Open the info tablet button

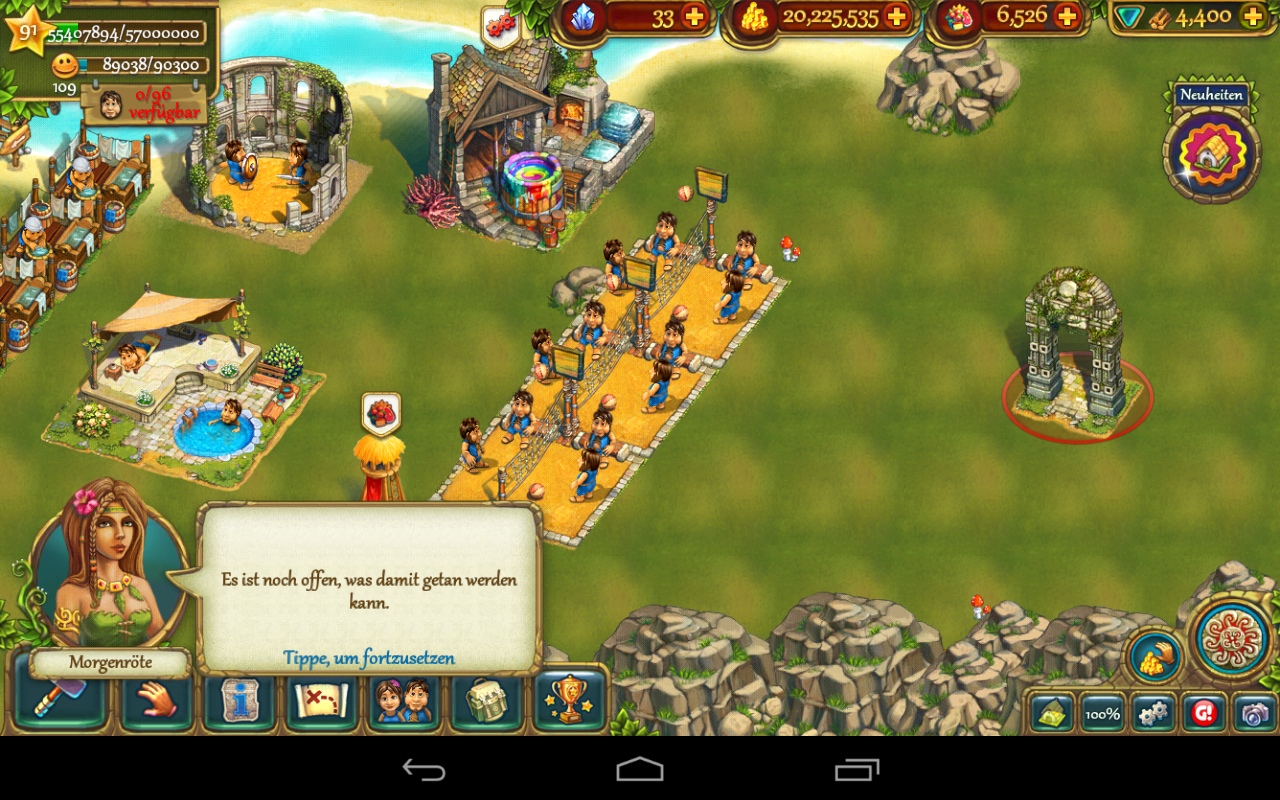(240, 700)
